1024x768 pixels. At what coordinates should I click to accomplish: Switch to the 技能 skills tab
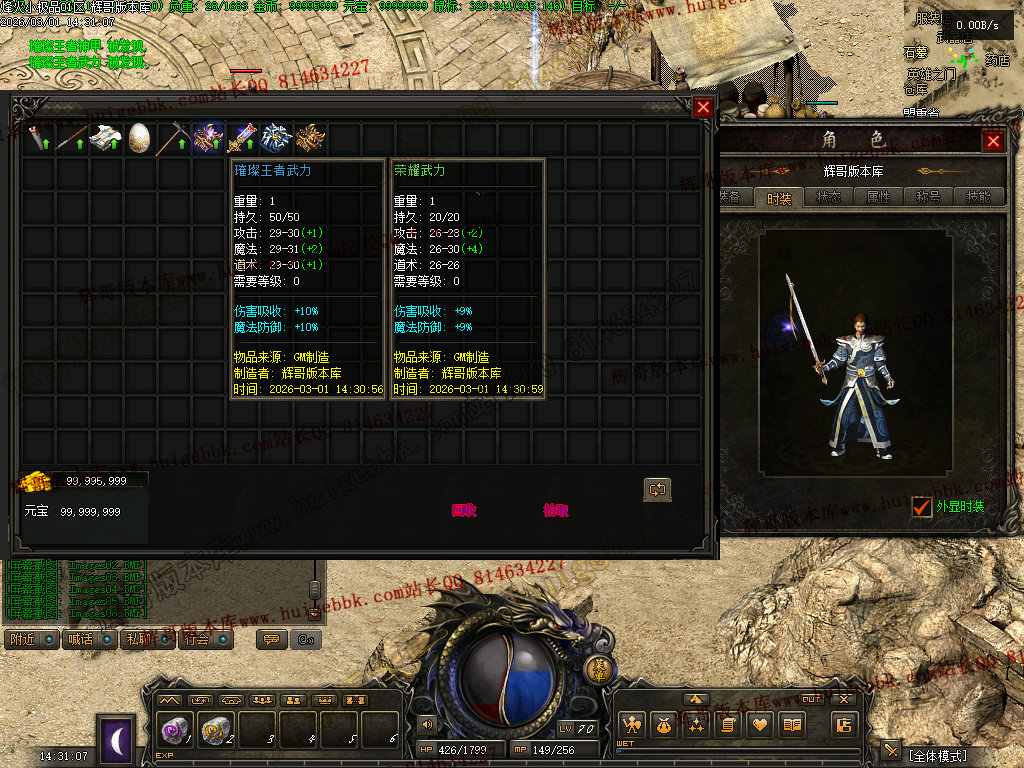[979, 198]
